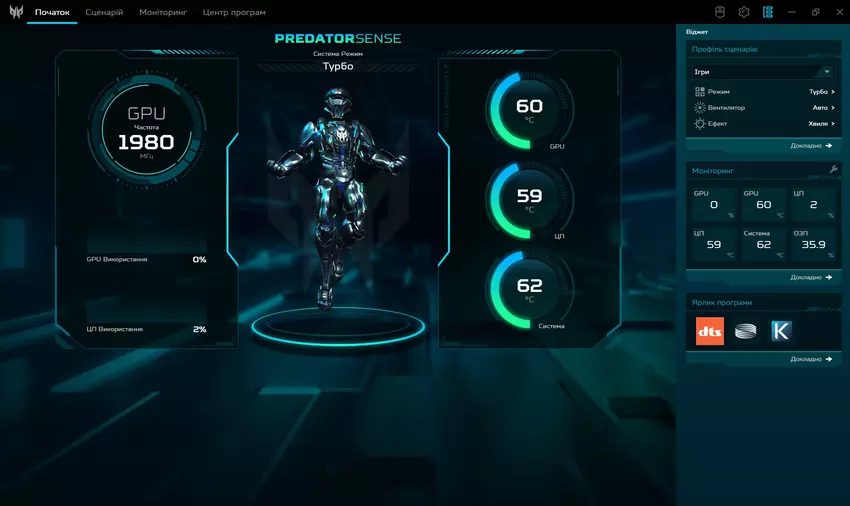This screenshot has height=506, width=850.
Task: Click the monitoring wrench settings icon
Action: point(833,170)
